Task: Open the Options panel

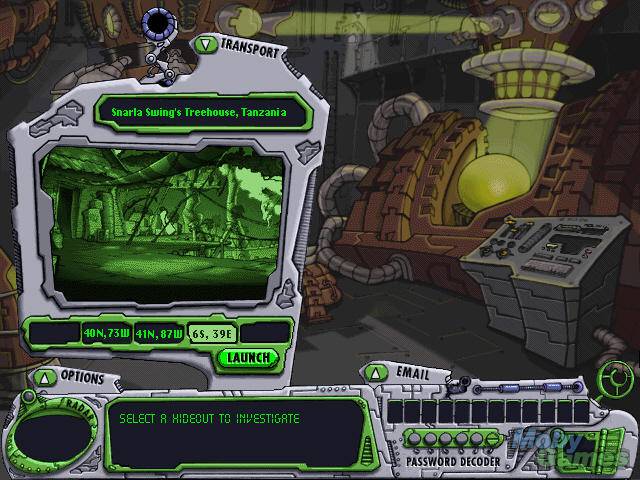Action: [44, 377]
